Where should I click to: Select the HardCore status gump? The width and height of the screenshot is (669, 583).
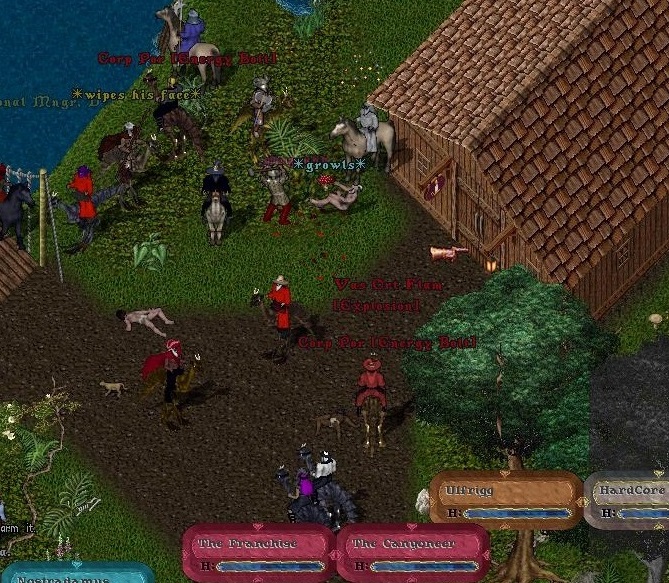click(x=629, y=499)
